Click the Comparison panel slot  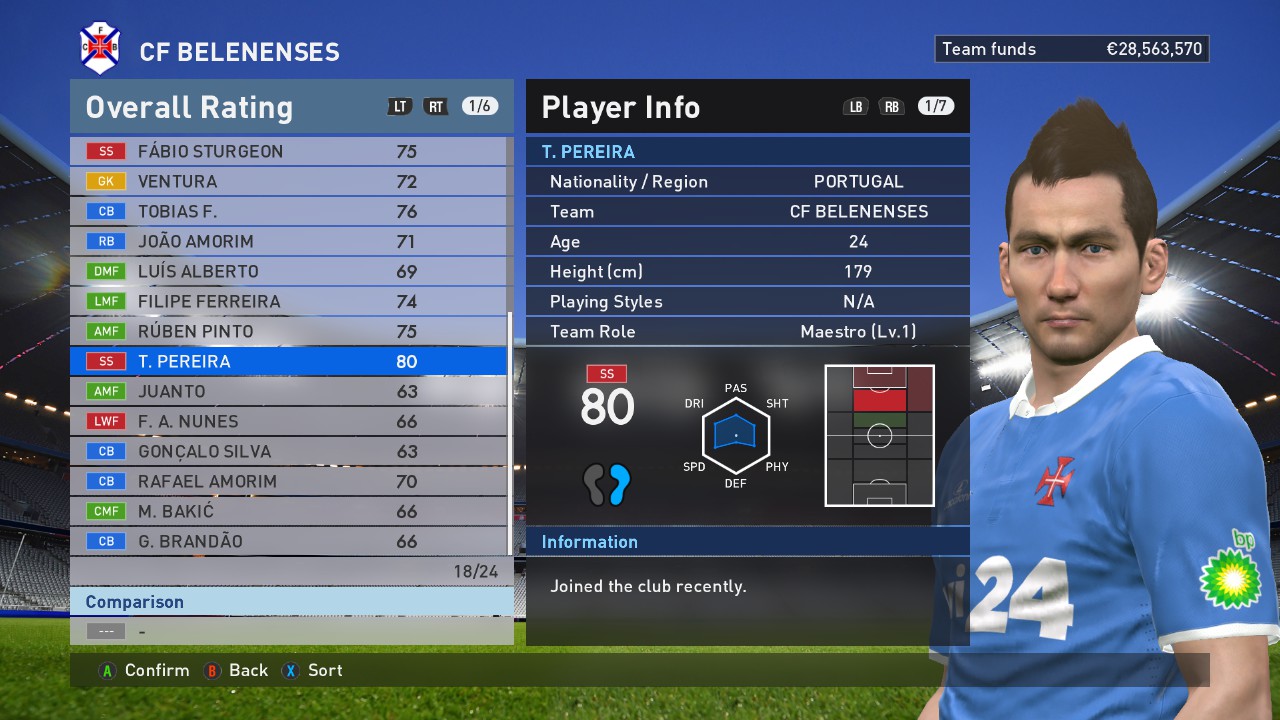click(x=290, y=631)
